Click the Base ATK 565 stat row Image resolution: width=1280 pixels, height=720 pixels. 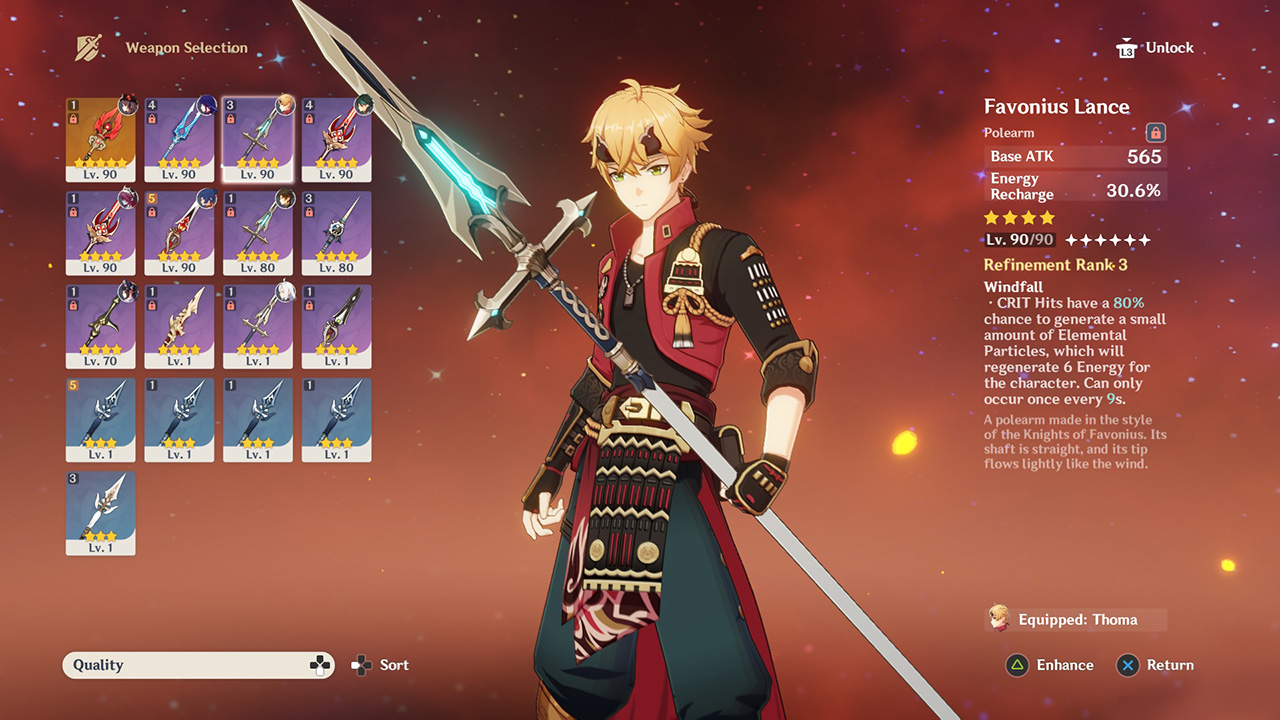pos(1075,156)
